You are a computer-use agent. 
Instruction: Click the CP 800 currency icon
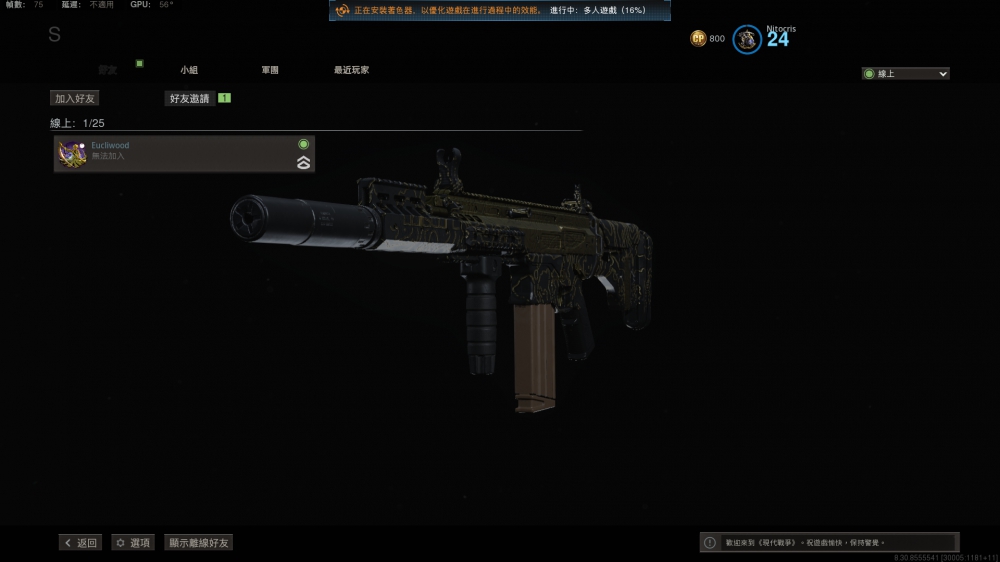click(x=699, y=39)
